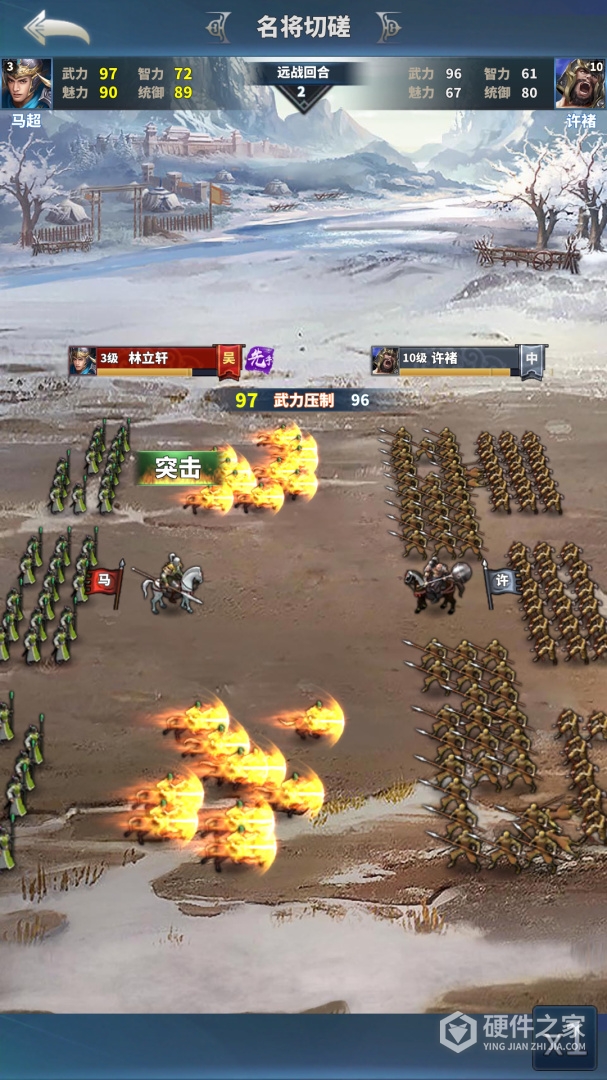The image size is (607, 1080).
Task: Go back using the arrow button
Action: point(57,27)
